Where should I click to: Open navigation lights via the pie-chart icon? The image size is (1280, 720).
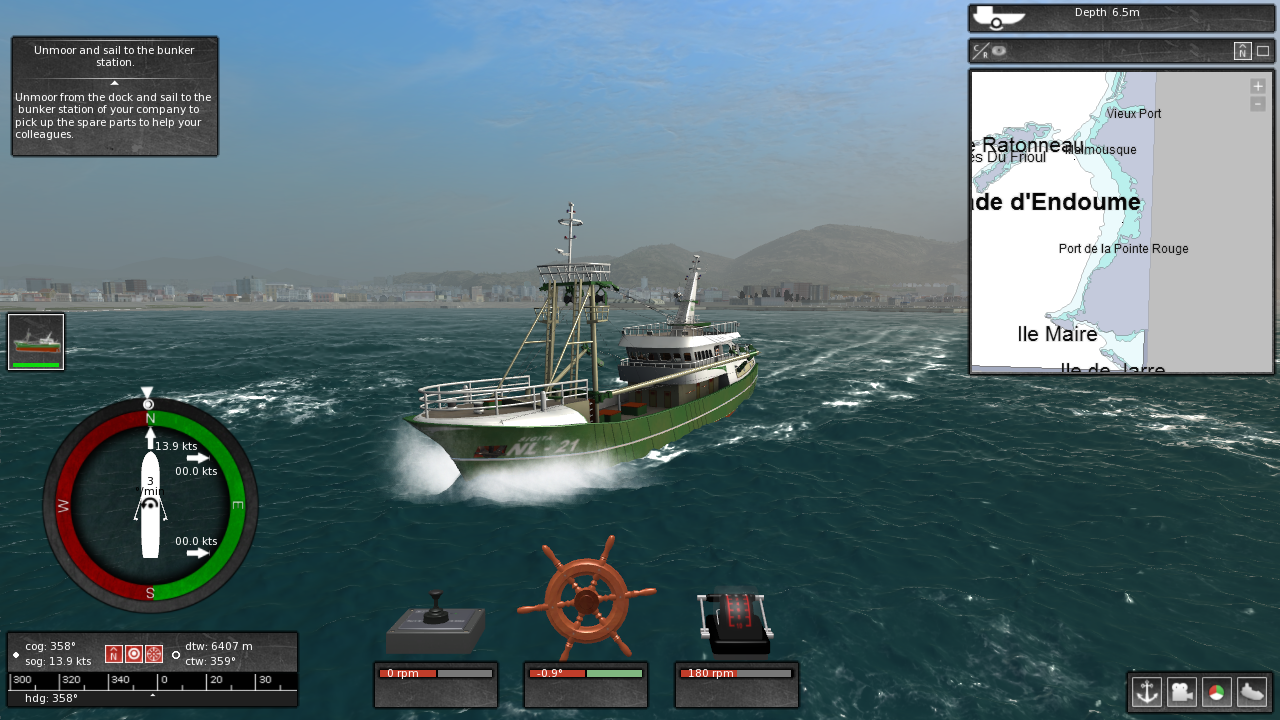(x=1216, y=692)
